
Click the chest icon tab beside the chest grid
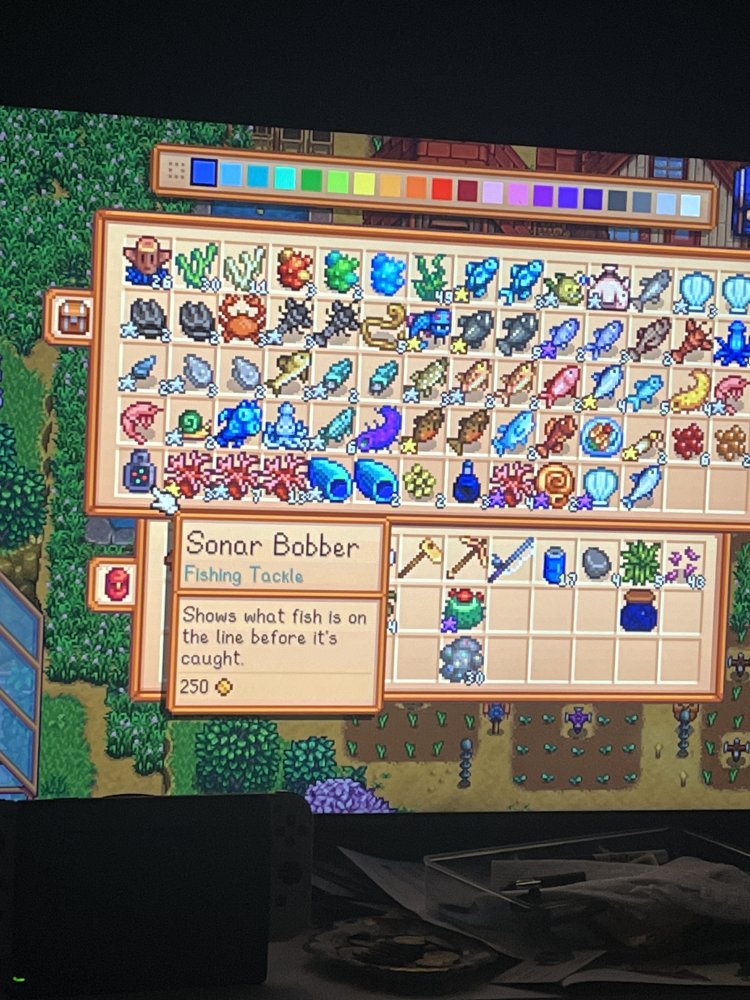coord(71,317)
